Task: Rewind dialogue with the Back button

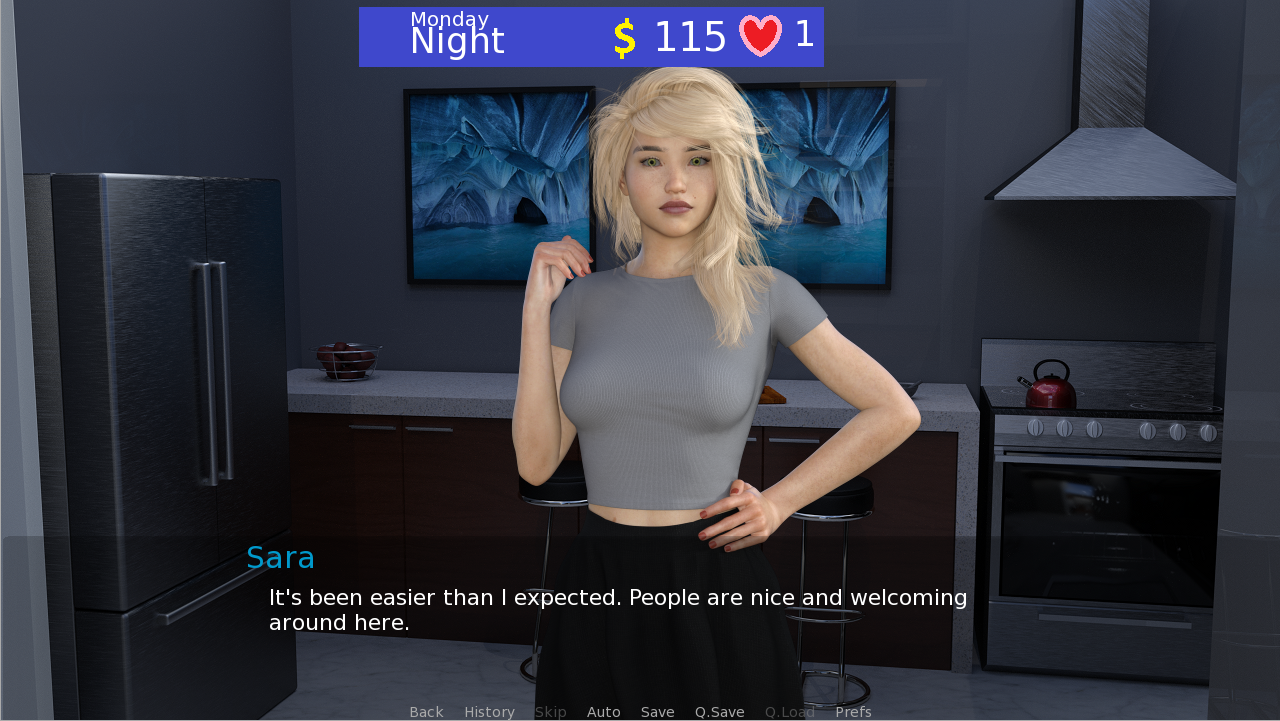Action: tap(426, 712)
